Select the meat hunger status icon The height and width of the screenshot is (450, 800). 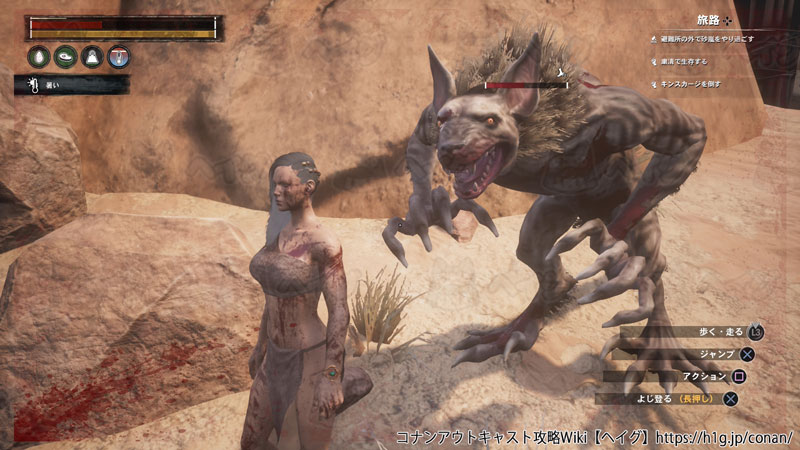point(66,56)
